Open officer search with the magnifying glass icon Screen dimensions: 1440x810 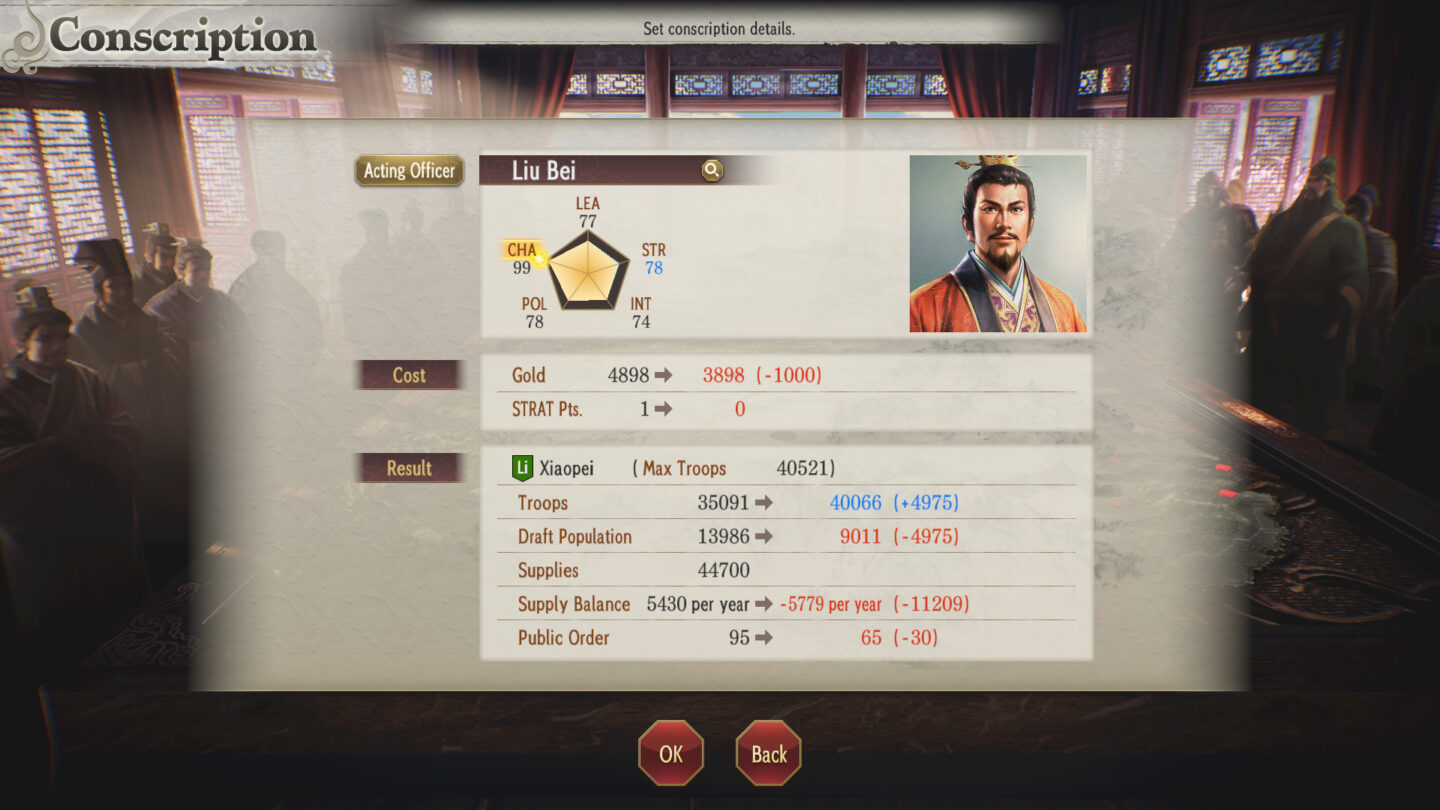[710, 170]
